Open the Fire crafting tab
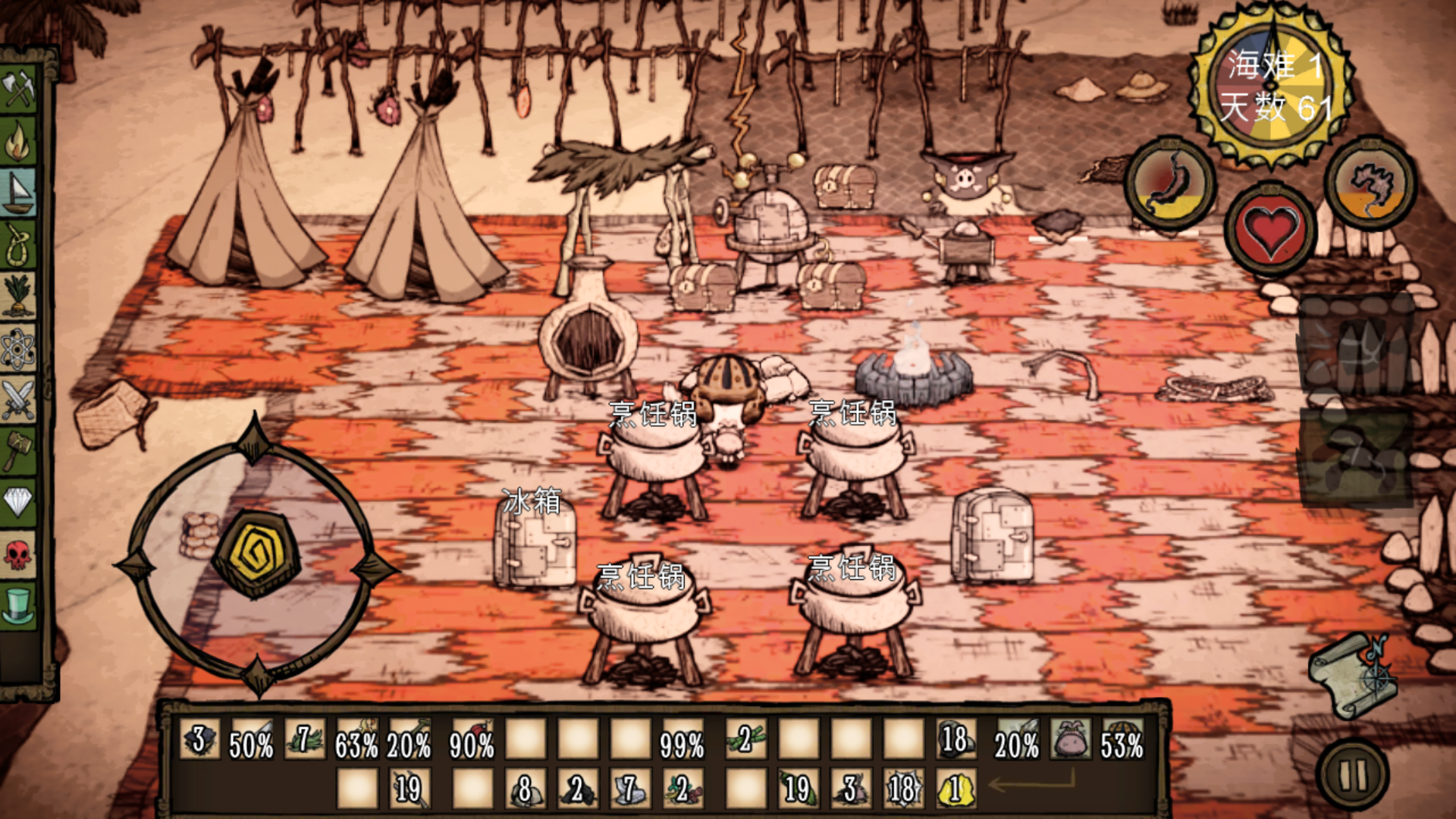 [19, 140]
